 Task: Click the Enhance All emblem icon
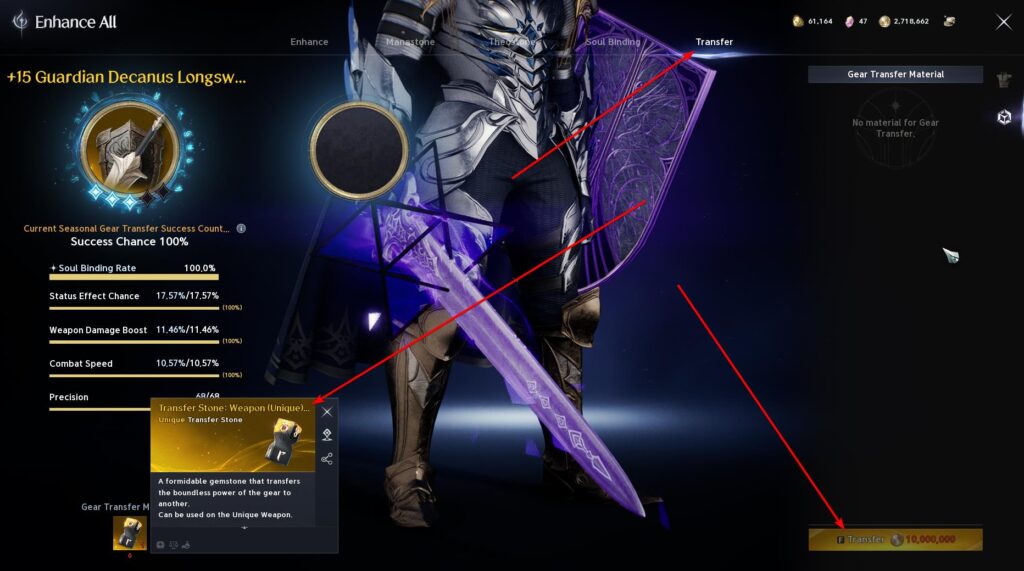click(x=19, y=21)
